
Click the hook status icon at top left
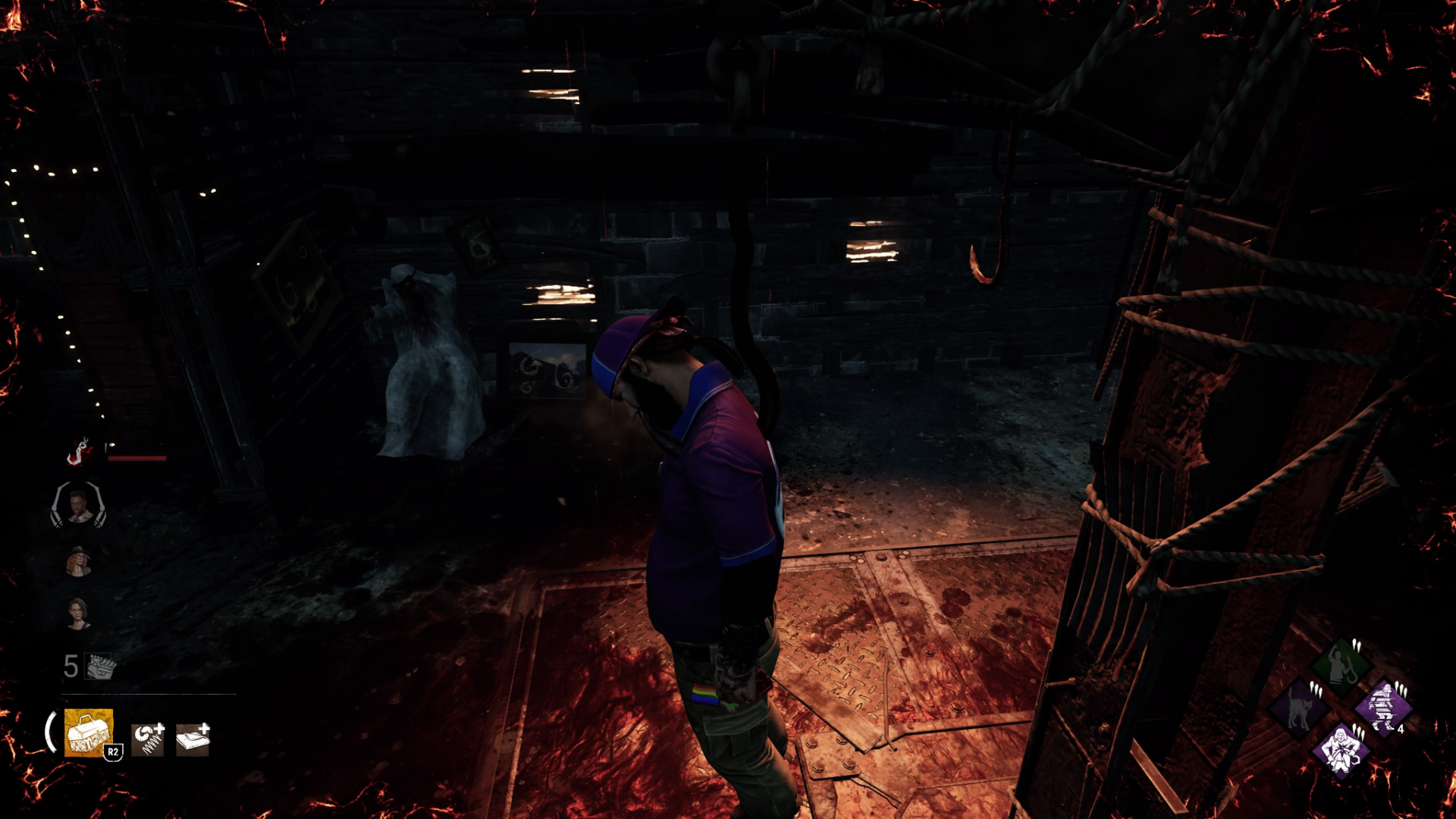pyautogui.click(x=78, y=453)
